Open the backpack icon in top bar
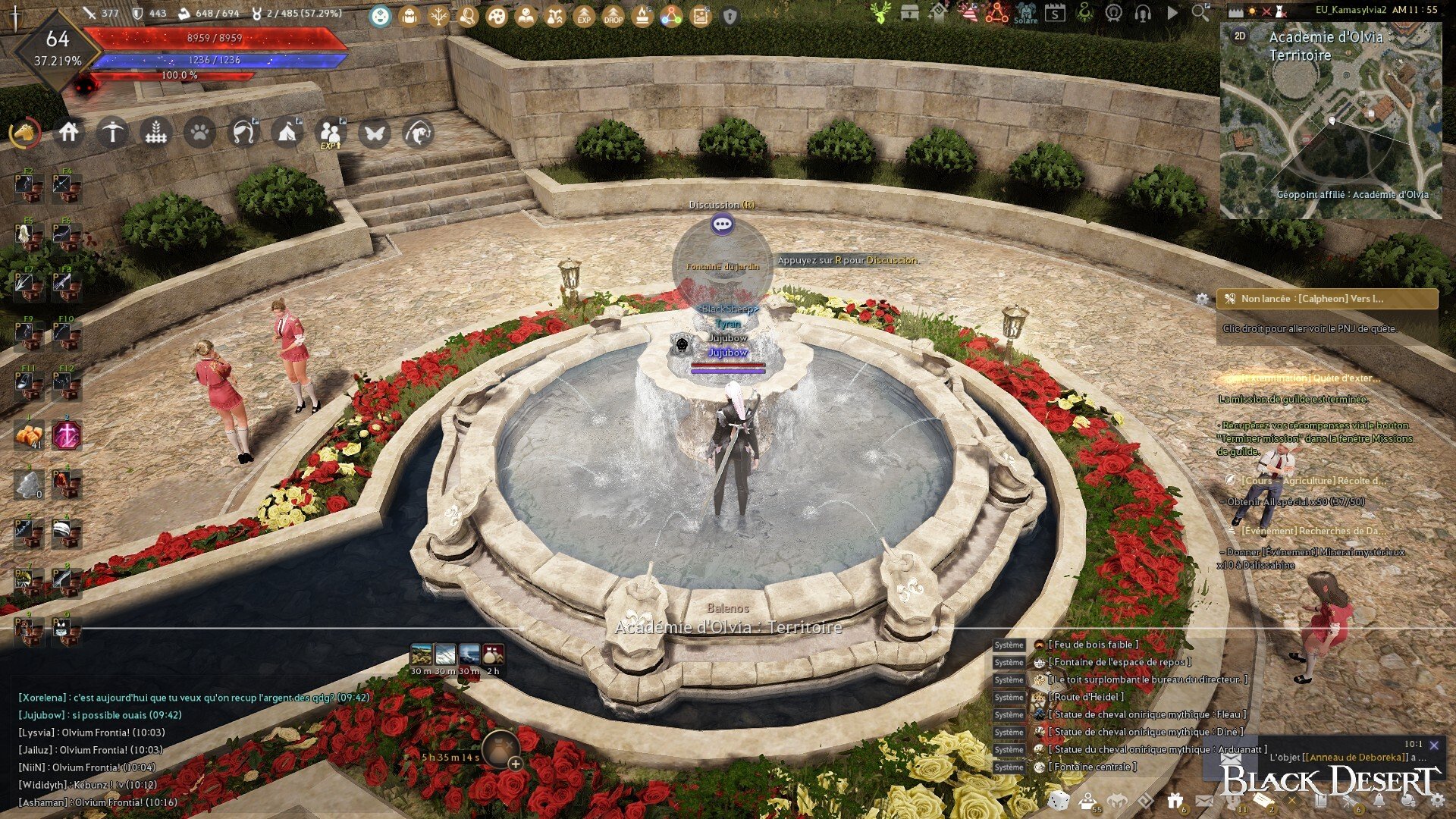The width and height of the screenshot is (1456, 819). 409,16
